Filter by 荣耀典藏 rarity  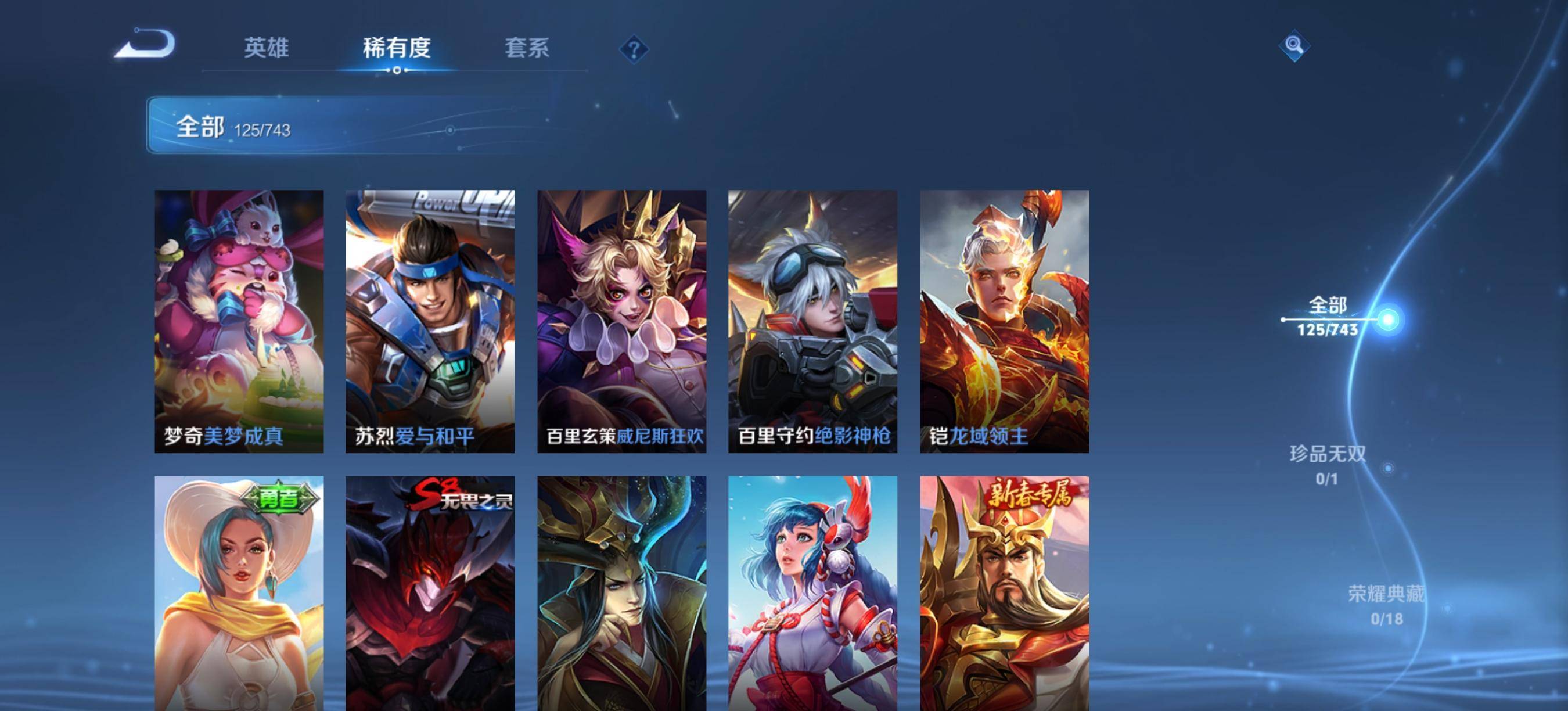[x=1387, y=605]
